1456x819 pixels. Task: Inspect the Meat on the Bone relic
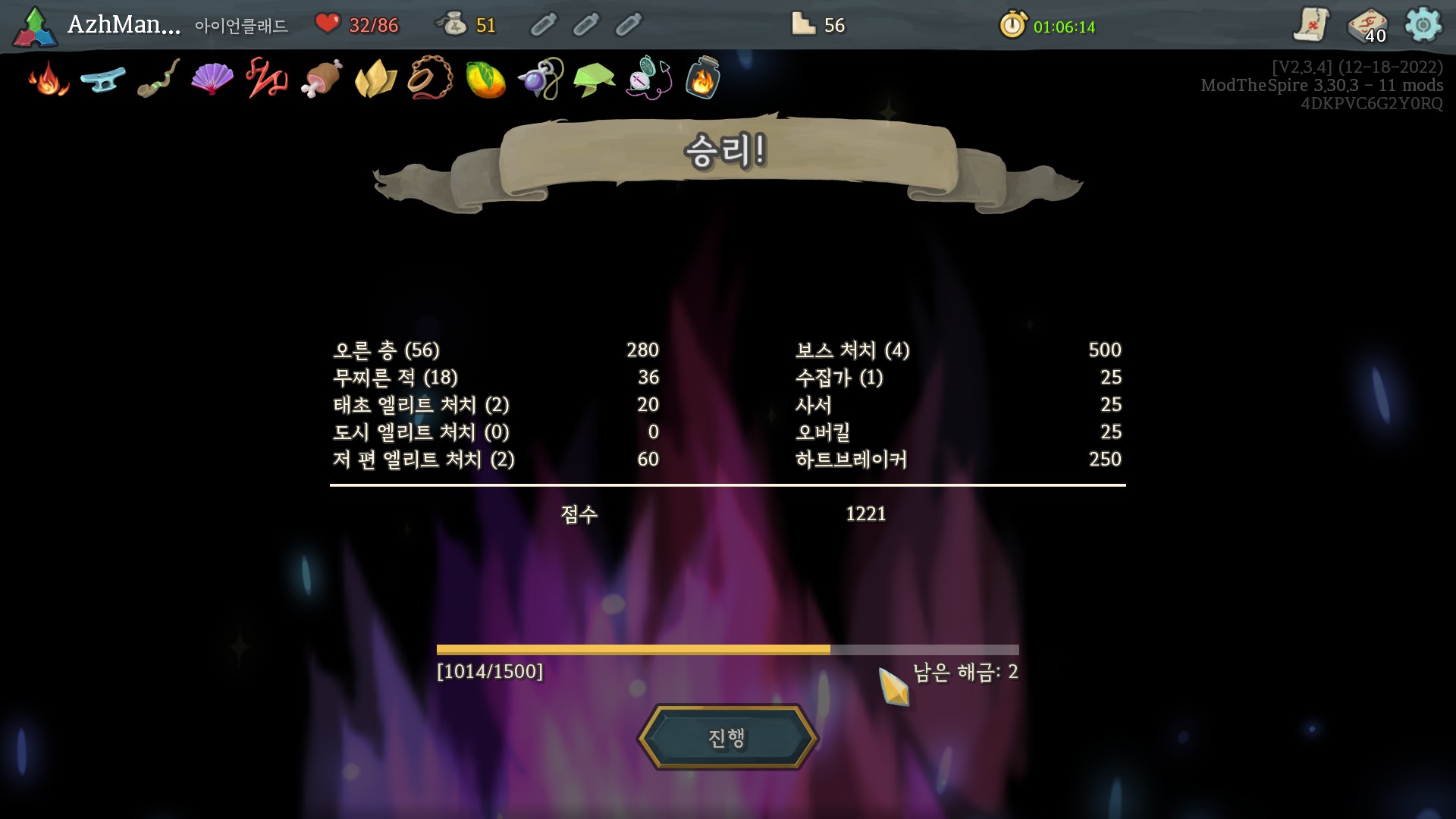(322, 79)
